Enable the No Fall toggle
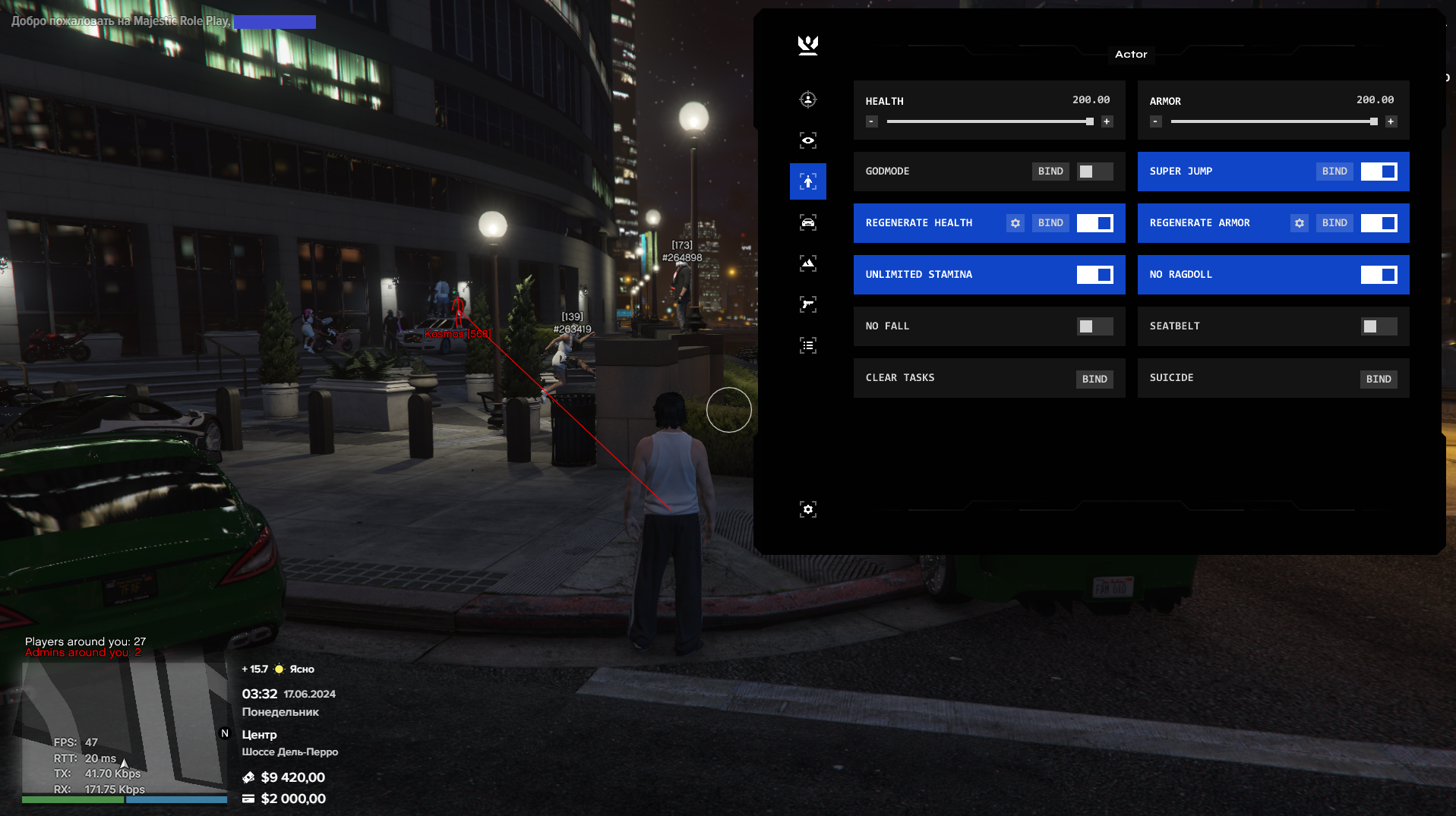 click(x=1094, y=326)
